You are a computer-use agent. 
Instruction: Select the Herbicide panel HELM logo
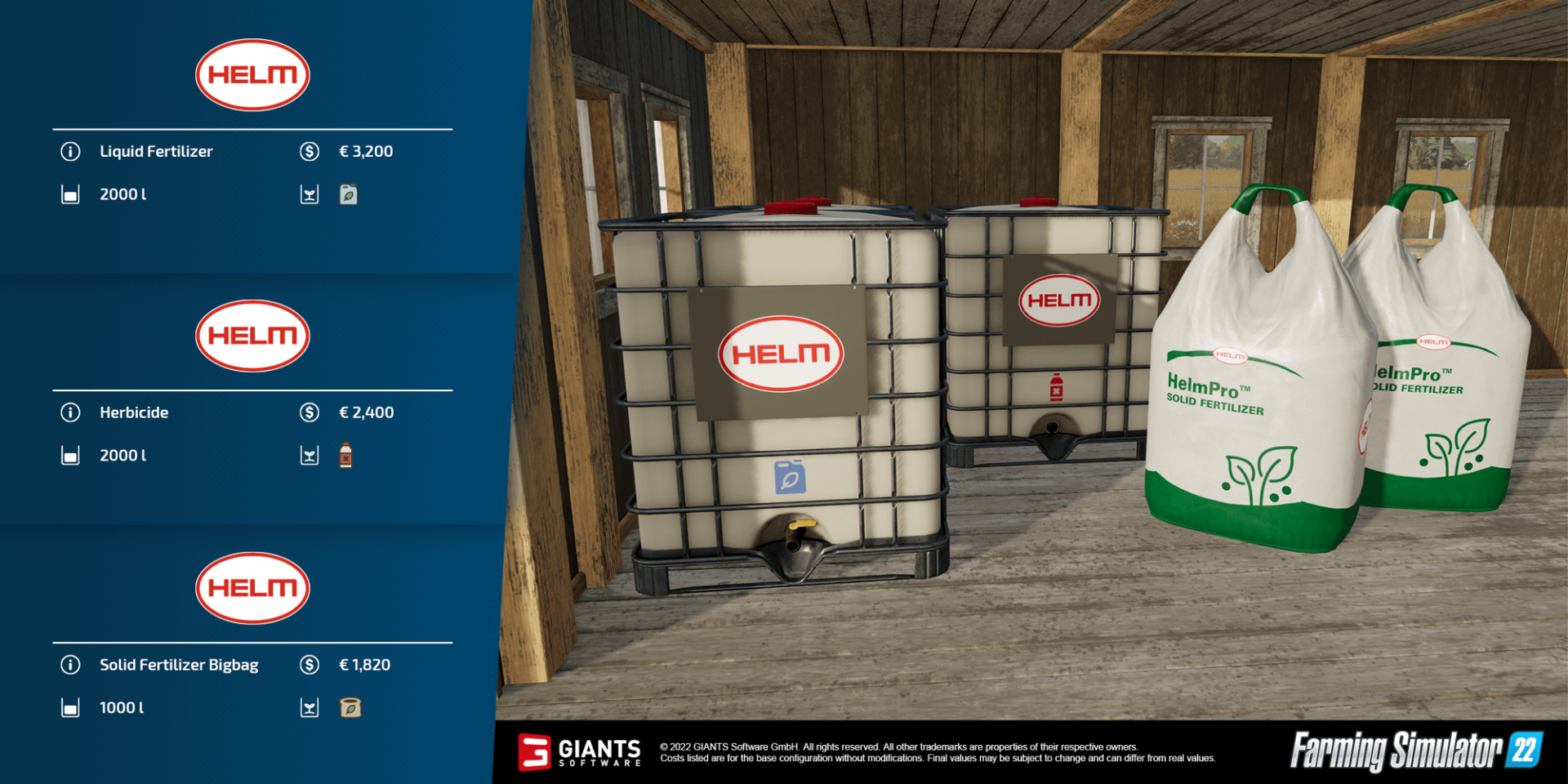[252, 336]
